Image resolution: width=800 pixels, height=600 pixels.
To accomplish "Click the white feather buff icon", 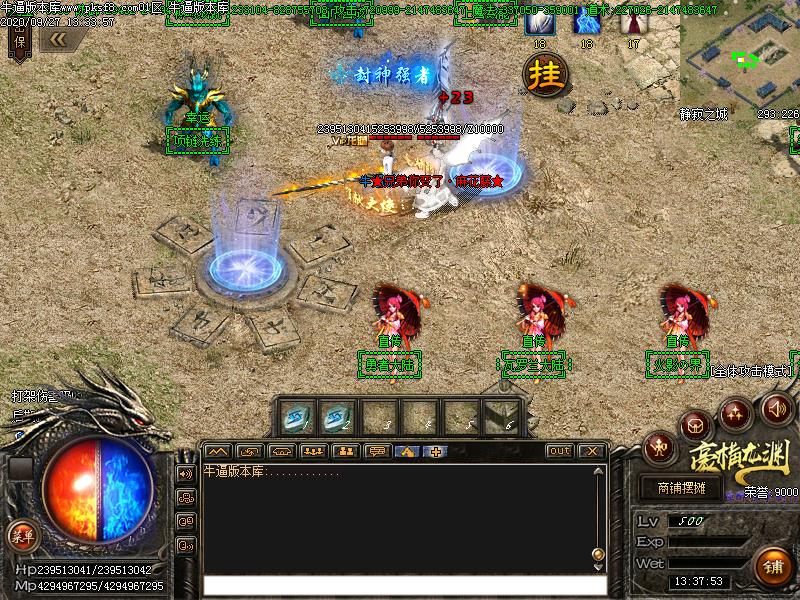I will pyautogui.click(x=540, y=22).
